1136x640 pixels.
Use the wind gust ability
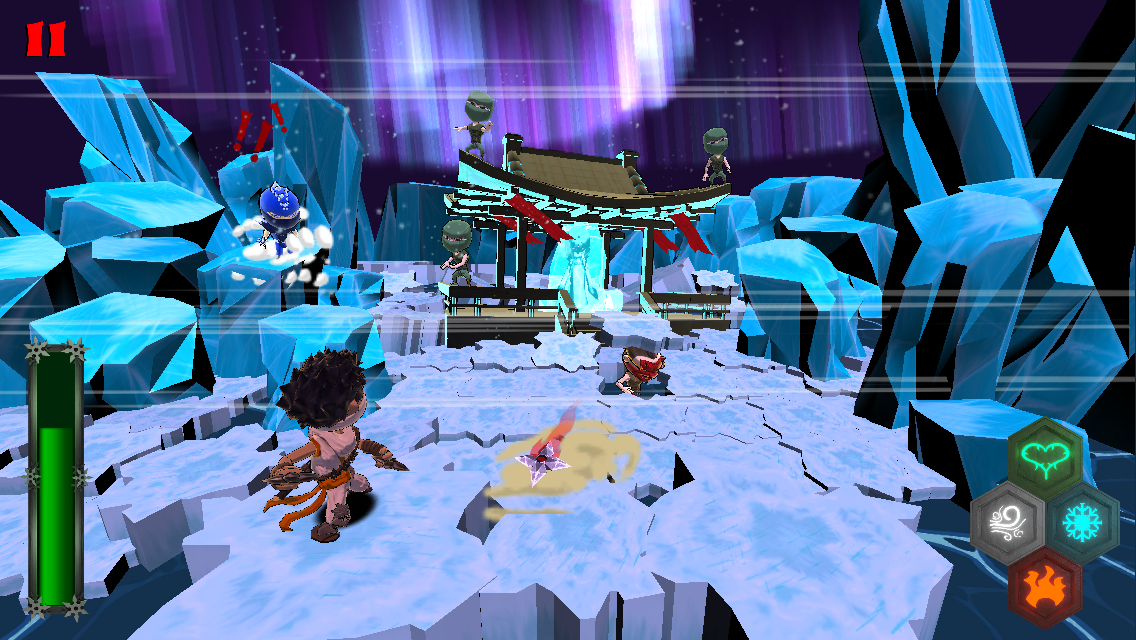click(1007, 523)
